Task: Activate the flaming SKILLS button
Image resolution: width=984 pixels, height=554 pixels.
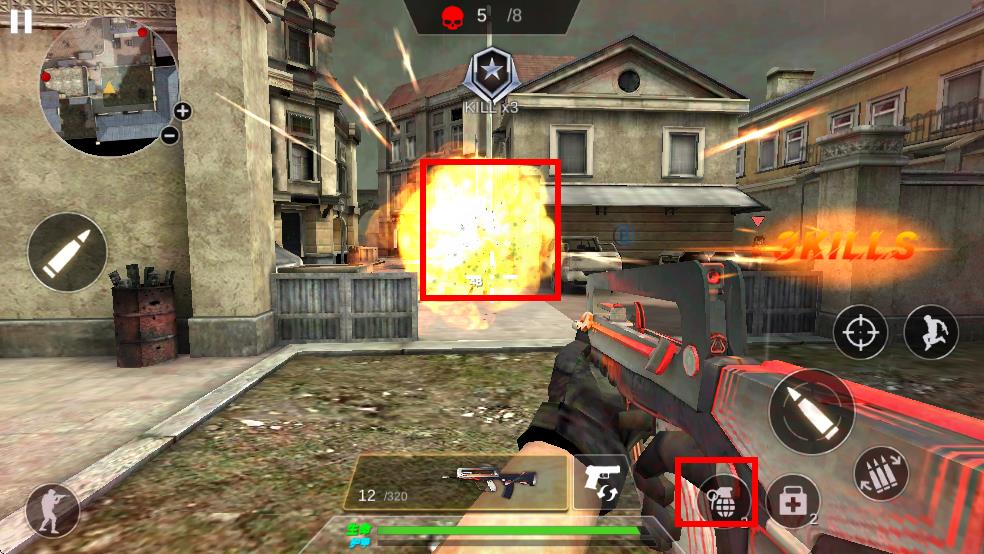Action: [845, 246]
